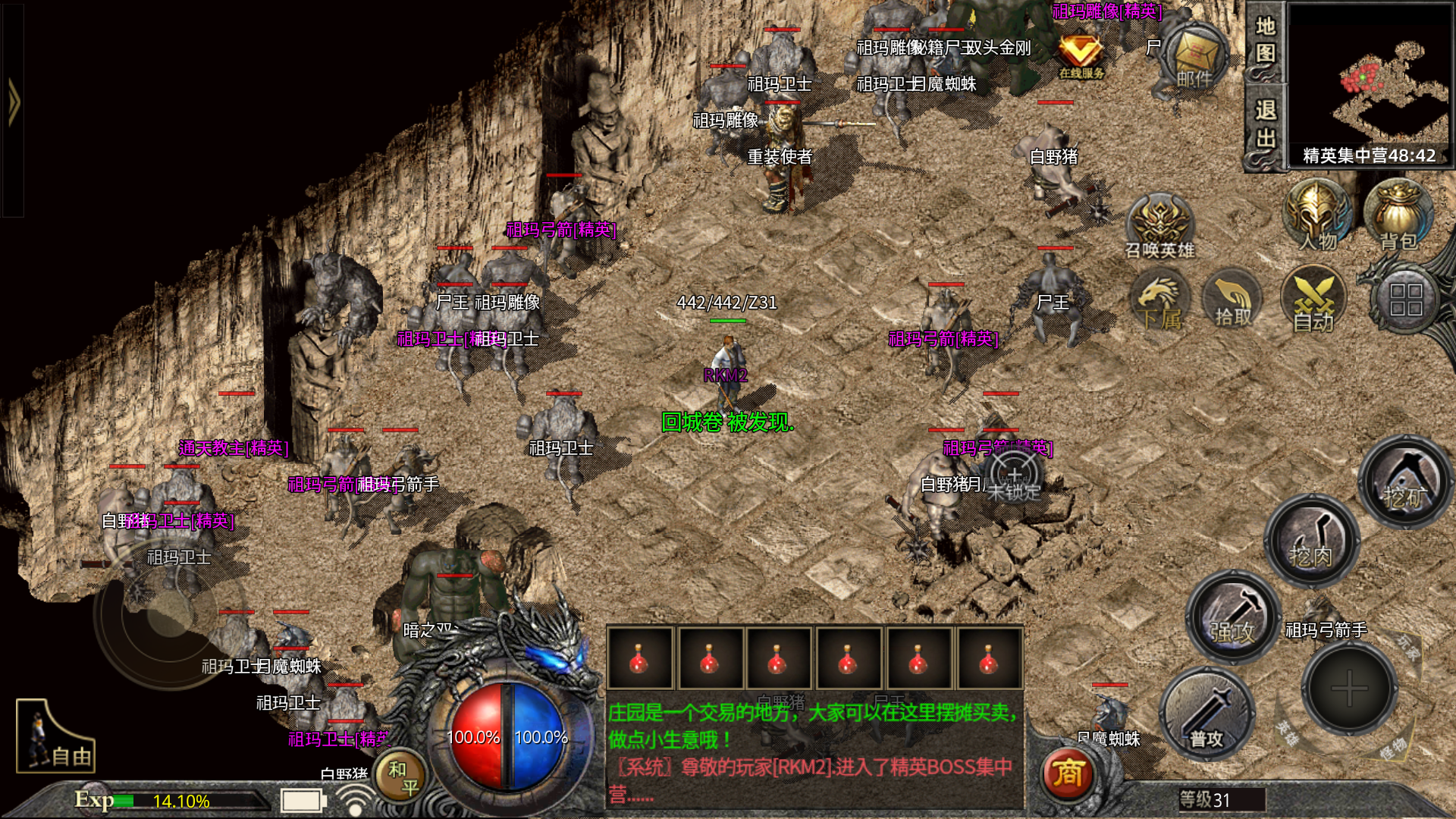The height and width of the screenshot is (819, 1456).
Task: Open the 商 shop button
Action: pyautogui.click(x=1068, y=773)
